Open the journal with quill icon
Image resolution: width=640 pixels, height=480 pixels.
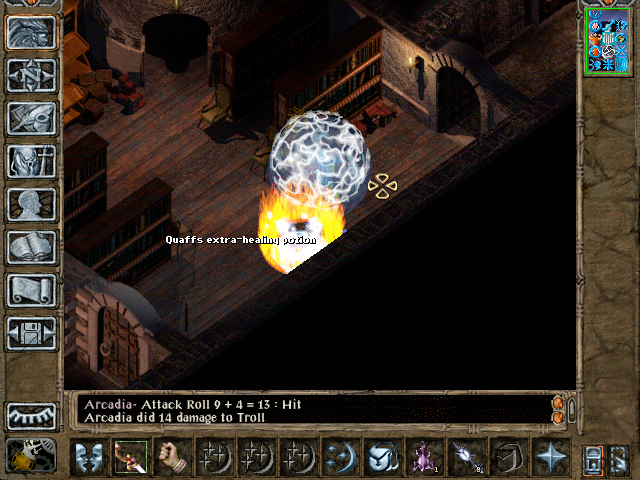coord(31,118)
